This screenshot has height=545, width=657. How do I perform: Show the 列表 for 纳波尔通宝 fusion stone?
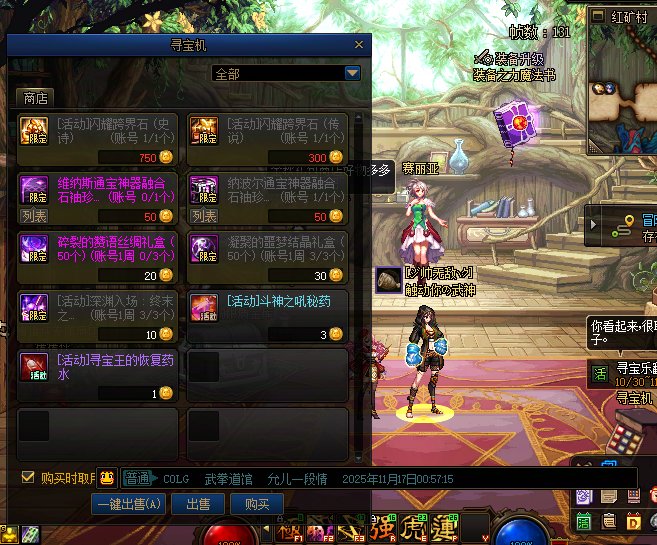coord(205,216)
